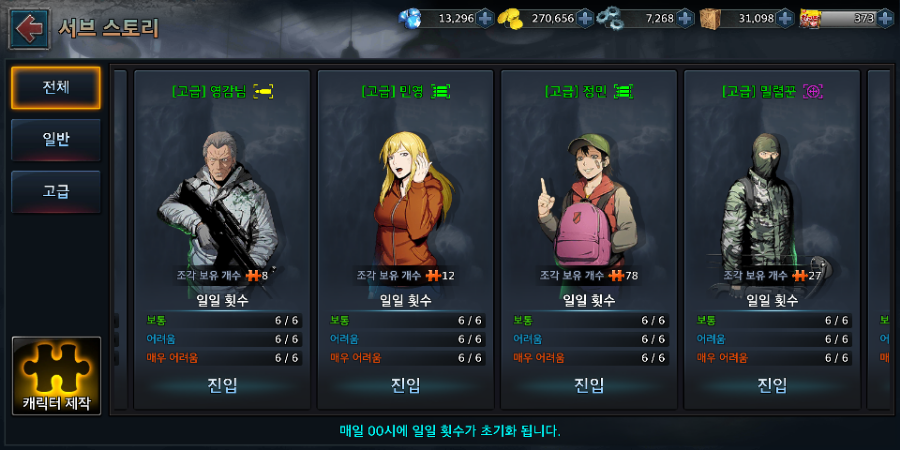Show the 고급 category tab
The width and height of the screenshot is (900, 450).
56,191
